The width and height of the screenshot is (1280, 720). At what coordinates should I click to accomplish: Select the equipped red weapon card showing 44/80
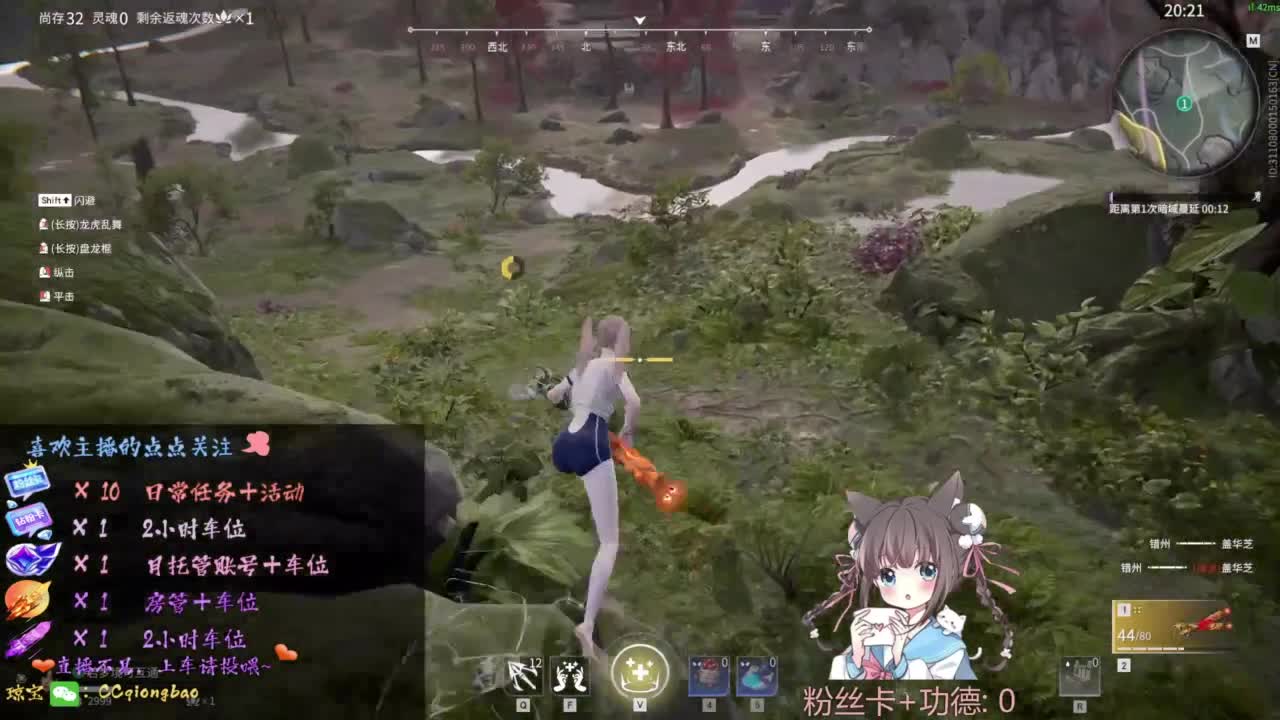[1170, 625]
